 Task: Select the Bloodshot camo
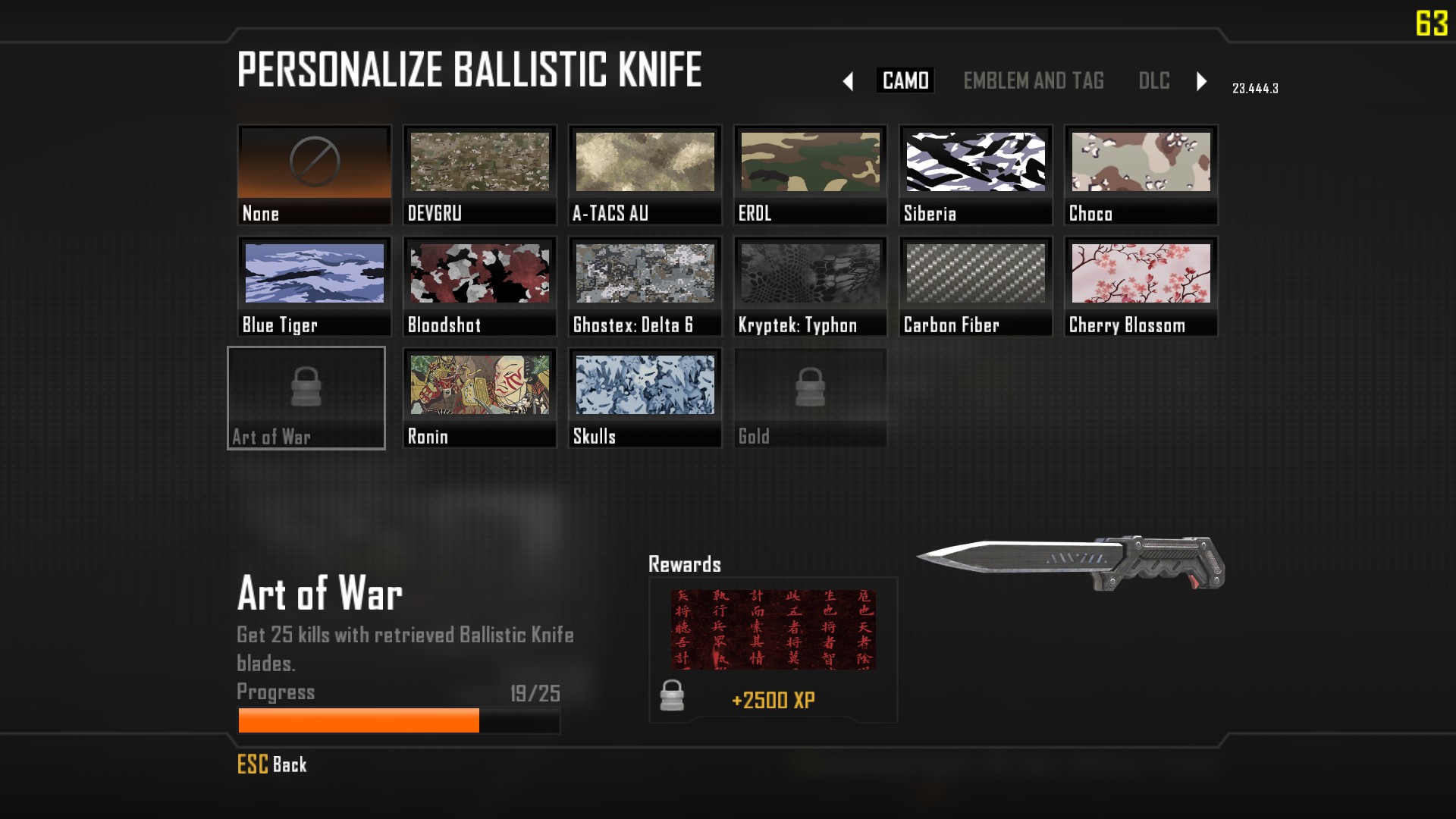pyautogui.click(x=479, y=286)
